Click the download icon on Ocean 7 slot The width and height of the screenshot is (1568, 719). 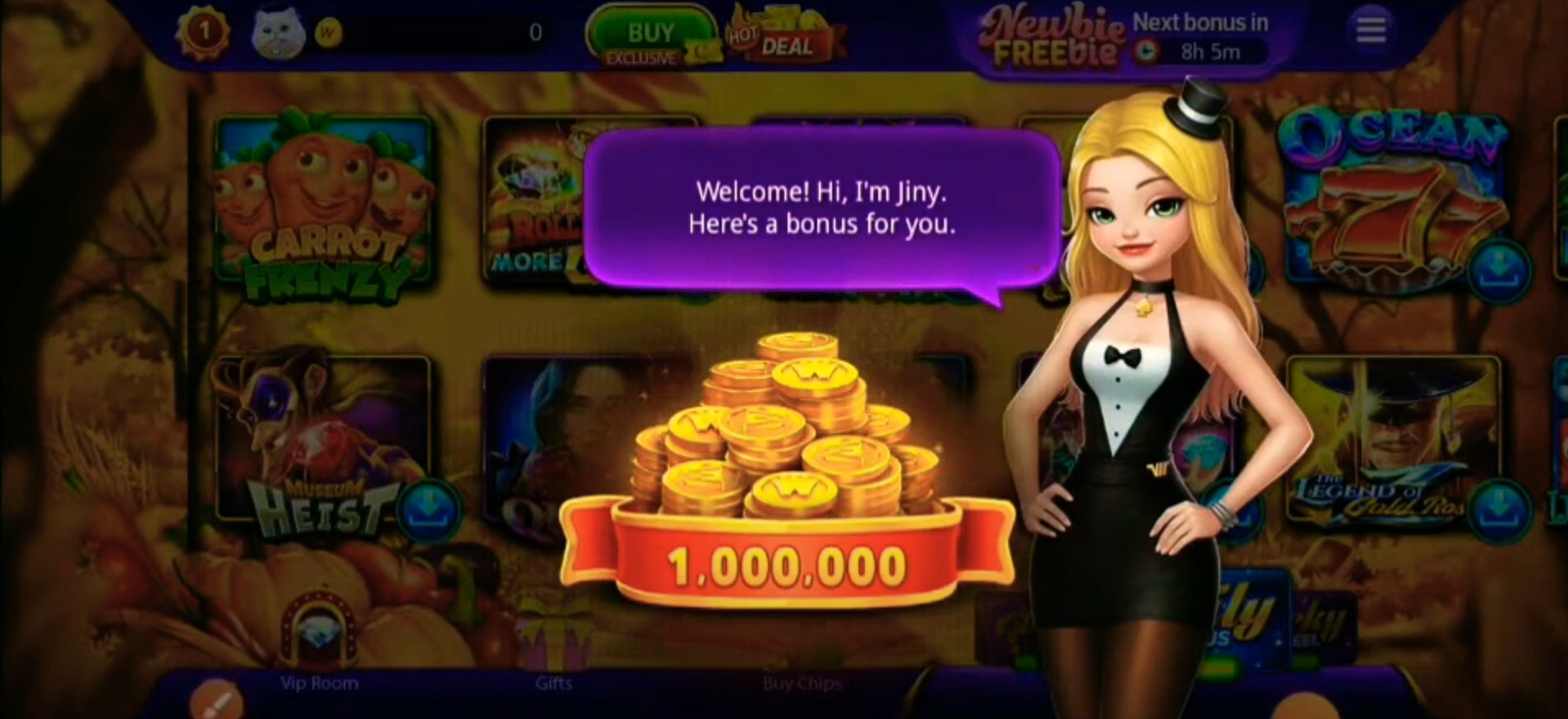(x=1501, y=271)
